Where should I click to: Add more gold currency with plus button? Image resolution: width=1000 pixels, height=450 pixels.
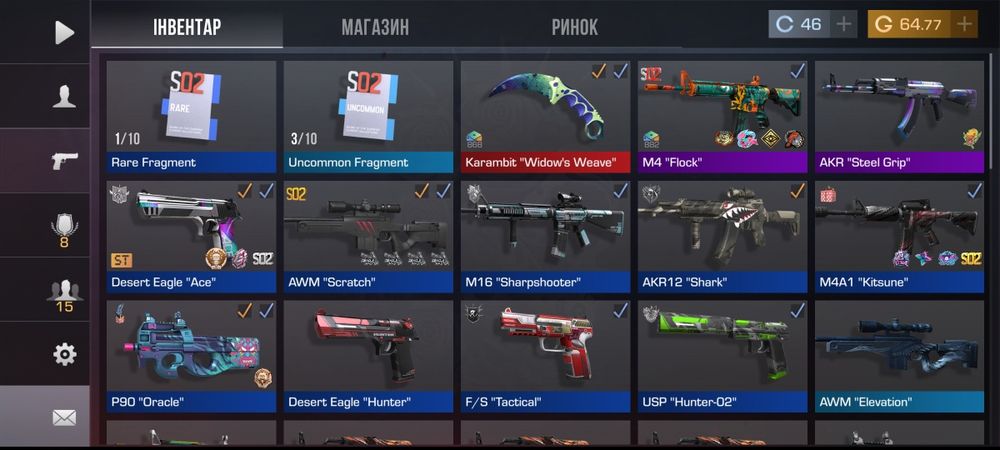(964, 24)
